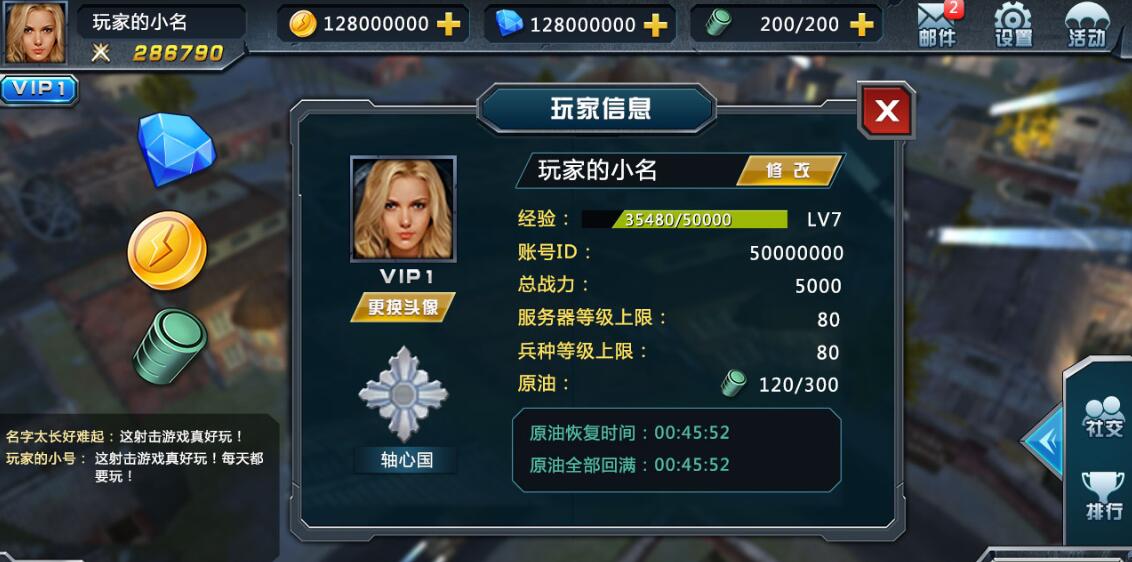
Task: Tap the gold lightning coin icon
Action: tap(167, 250)
